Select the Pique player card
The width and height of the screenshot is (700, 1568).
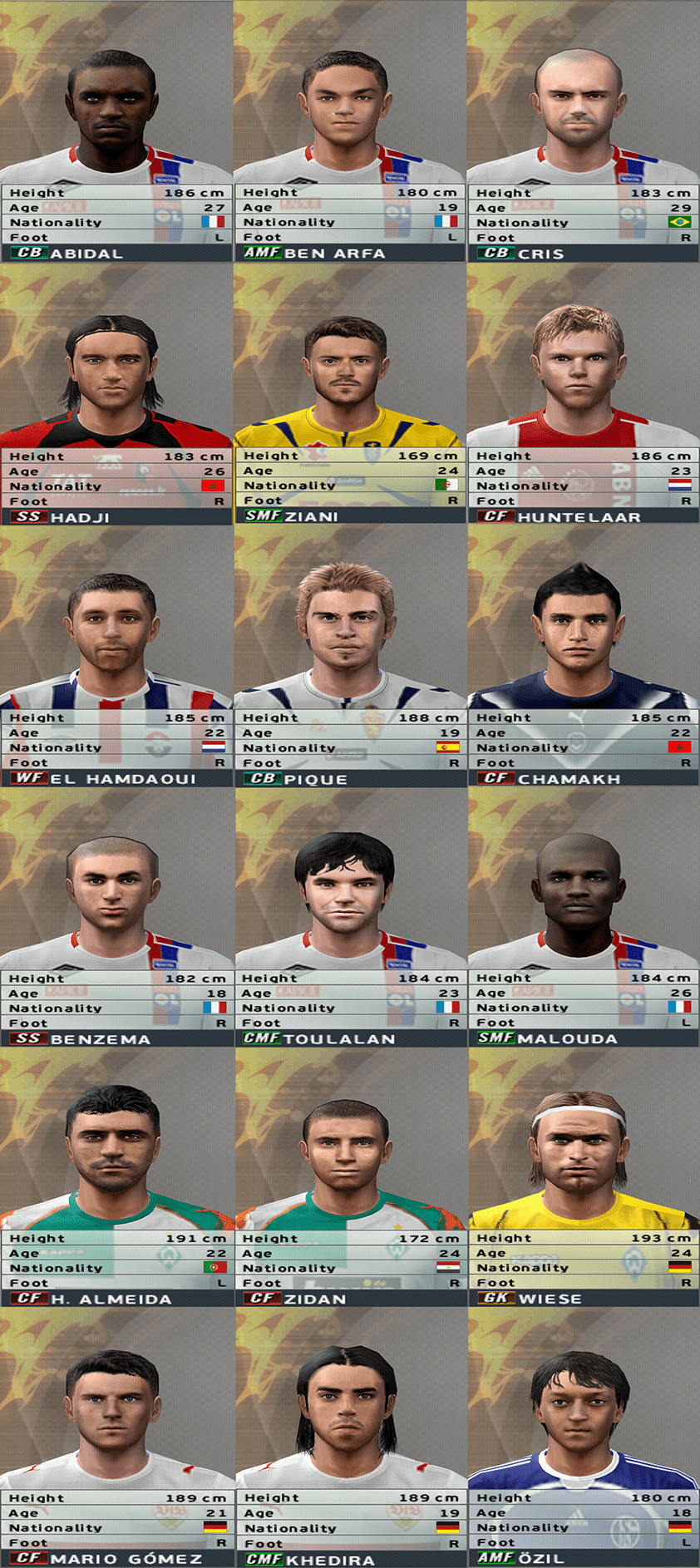(x=349, y=657)
